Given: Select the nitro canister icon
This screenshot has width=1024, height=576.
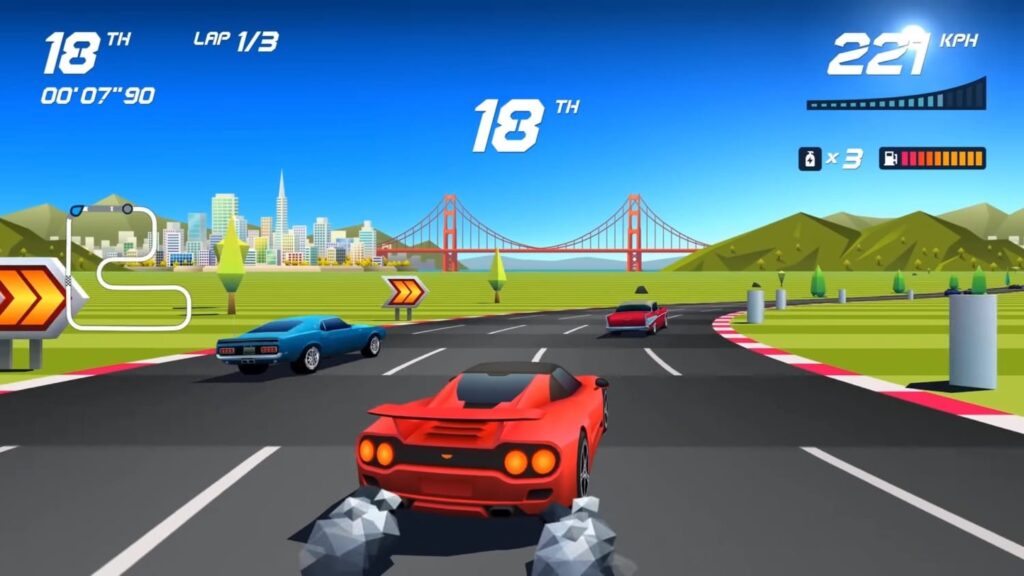Looking at the screenshot, I should (809, 158).
